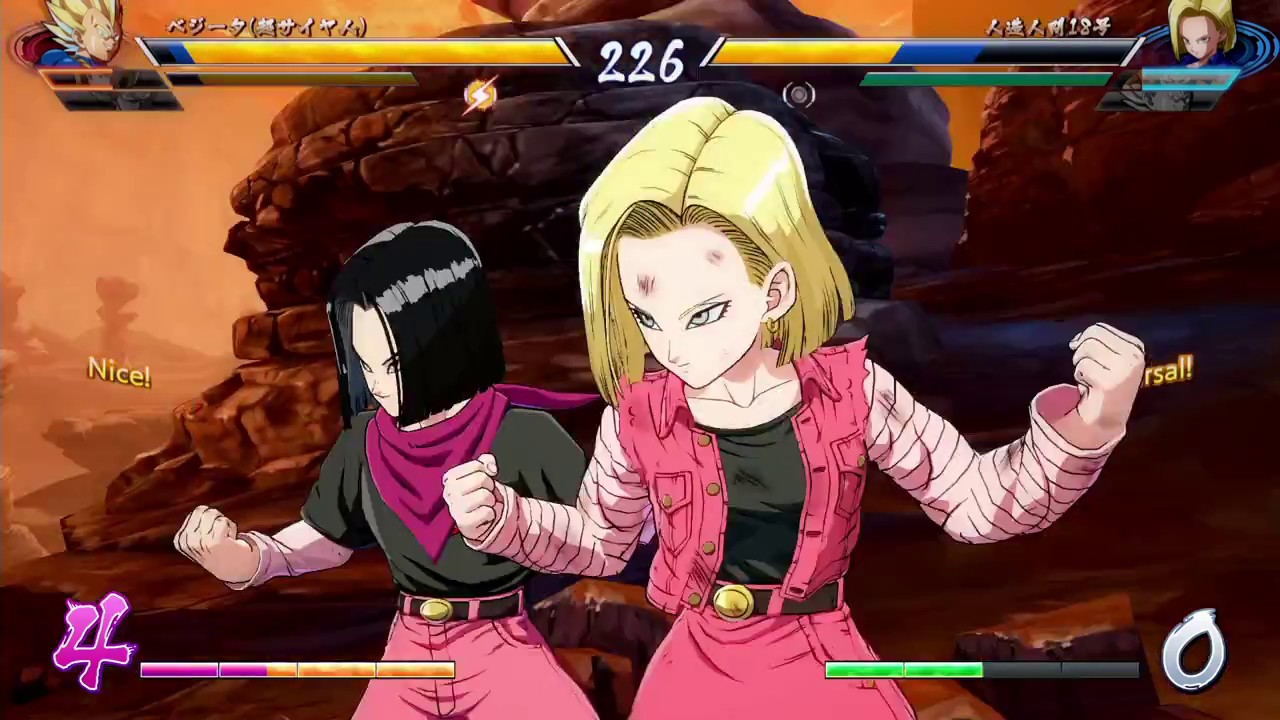The height and width of the screenshot is (720, 1280).
Task: Click the white Ki gauge numeral 0
Action: pyautogui.click(x=1195, y=650)
